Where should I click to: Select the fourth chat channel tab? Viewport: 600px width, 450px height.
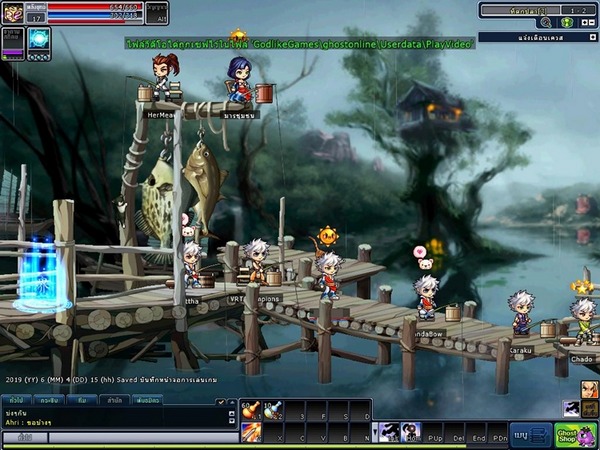tap(115, 400)
